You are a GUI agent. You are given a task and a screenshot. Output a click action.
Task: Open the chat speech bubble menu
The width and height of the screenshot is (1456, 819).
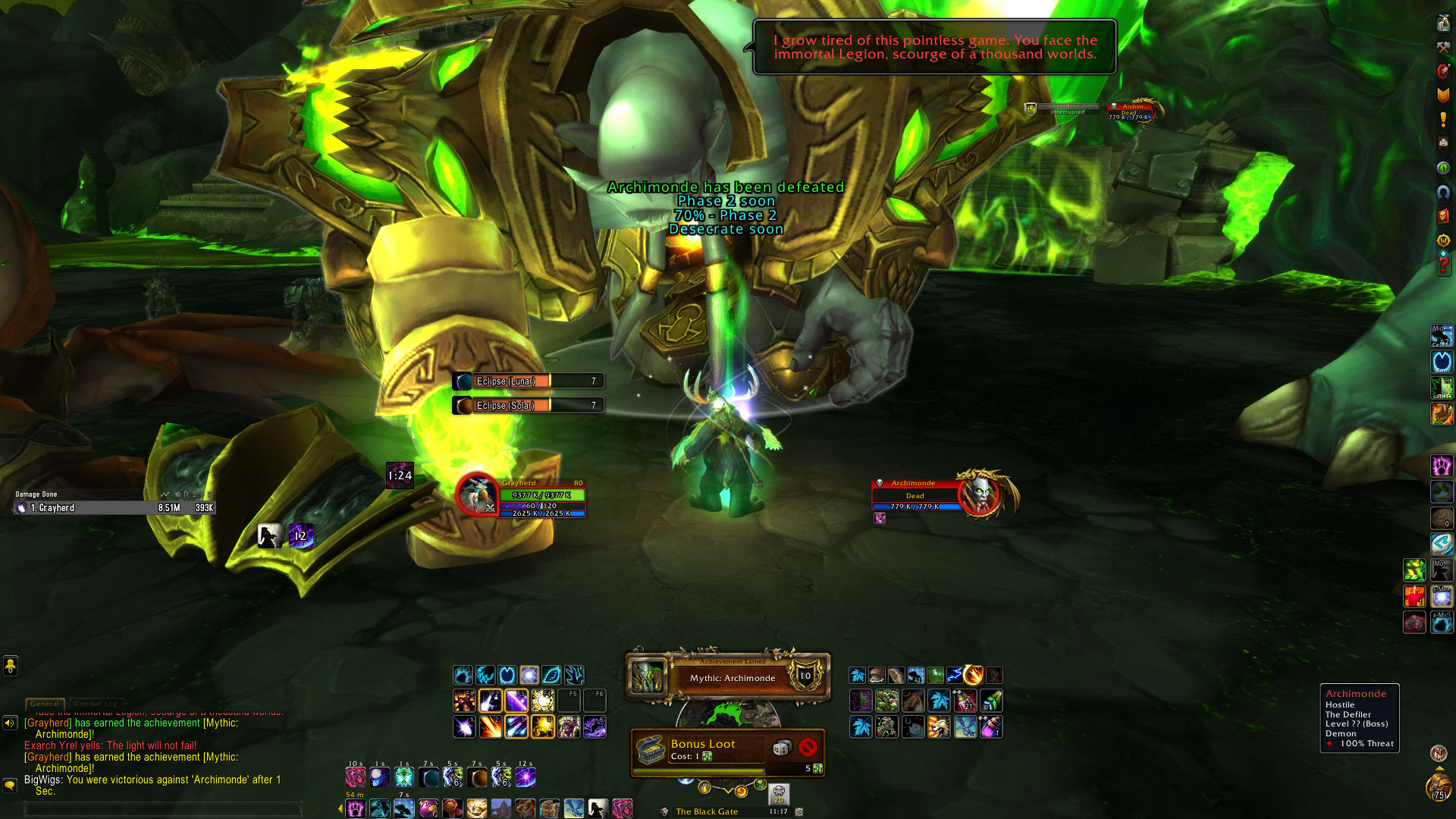[10, 785]
